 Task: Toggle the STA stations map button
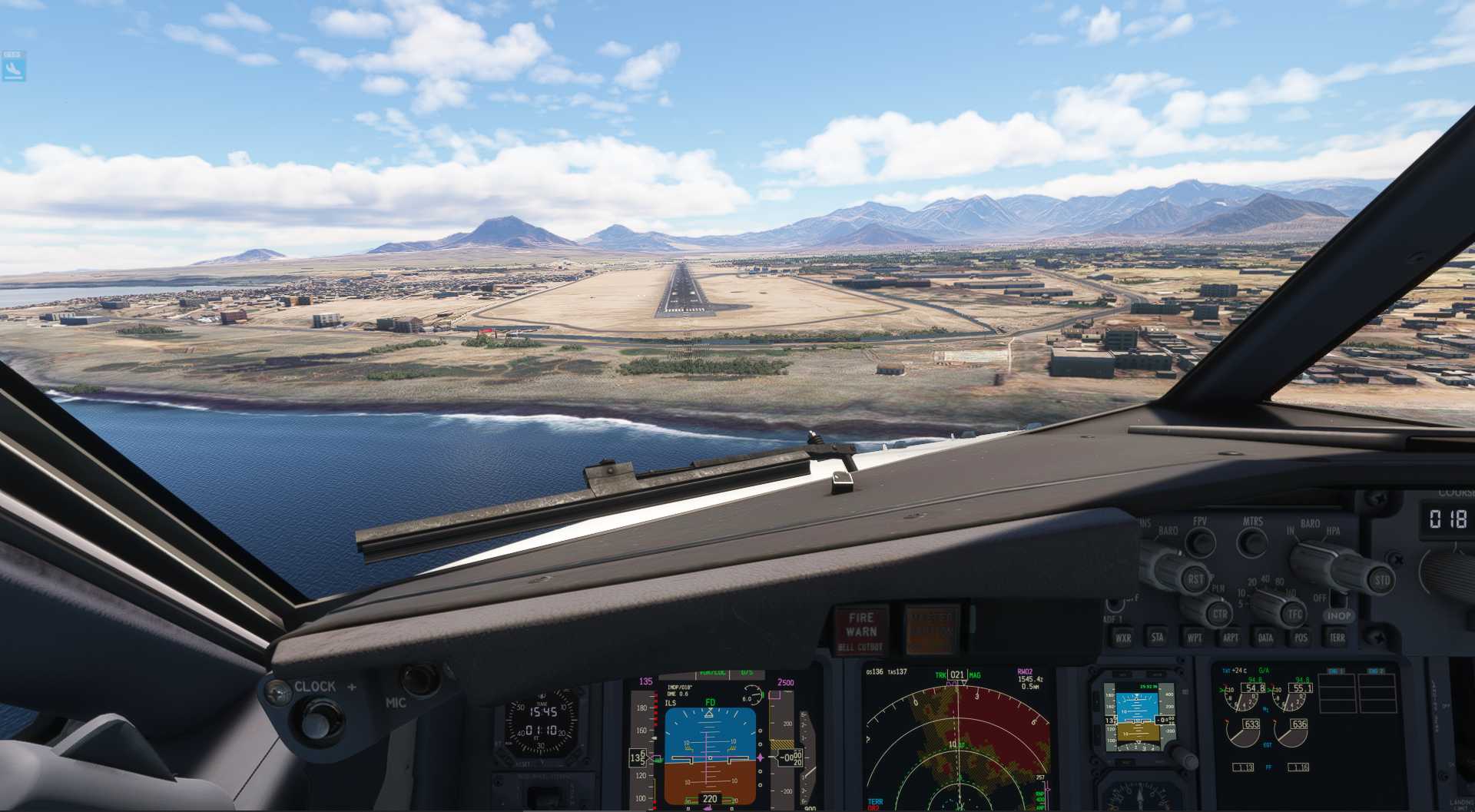1157,637
